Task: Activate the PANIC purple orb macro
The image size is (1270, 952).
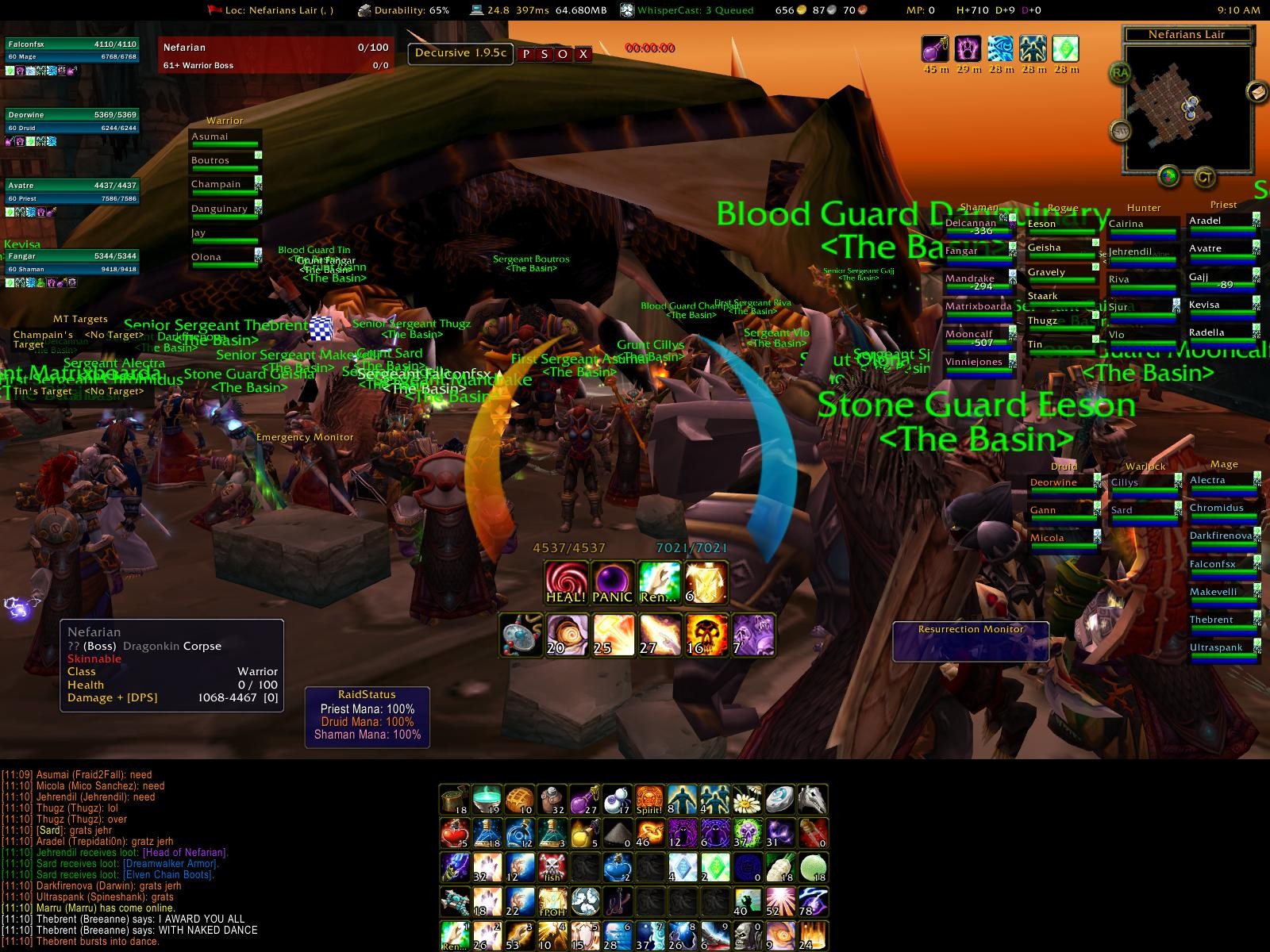Action: coord(612,582)
